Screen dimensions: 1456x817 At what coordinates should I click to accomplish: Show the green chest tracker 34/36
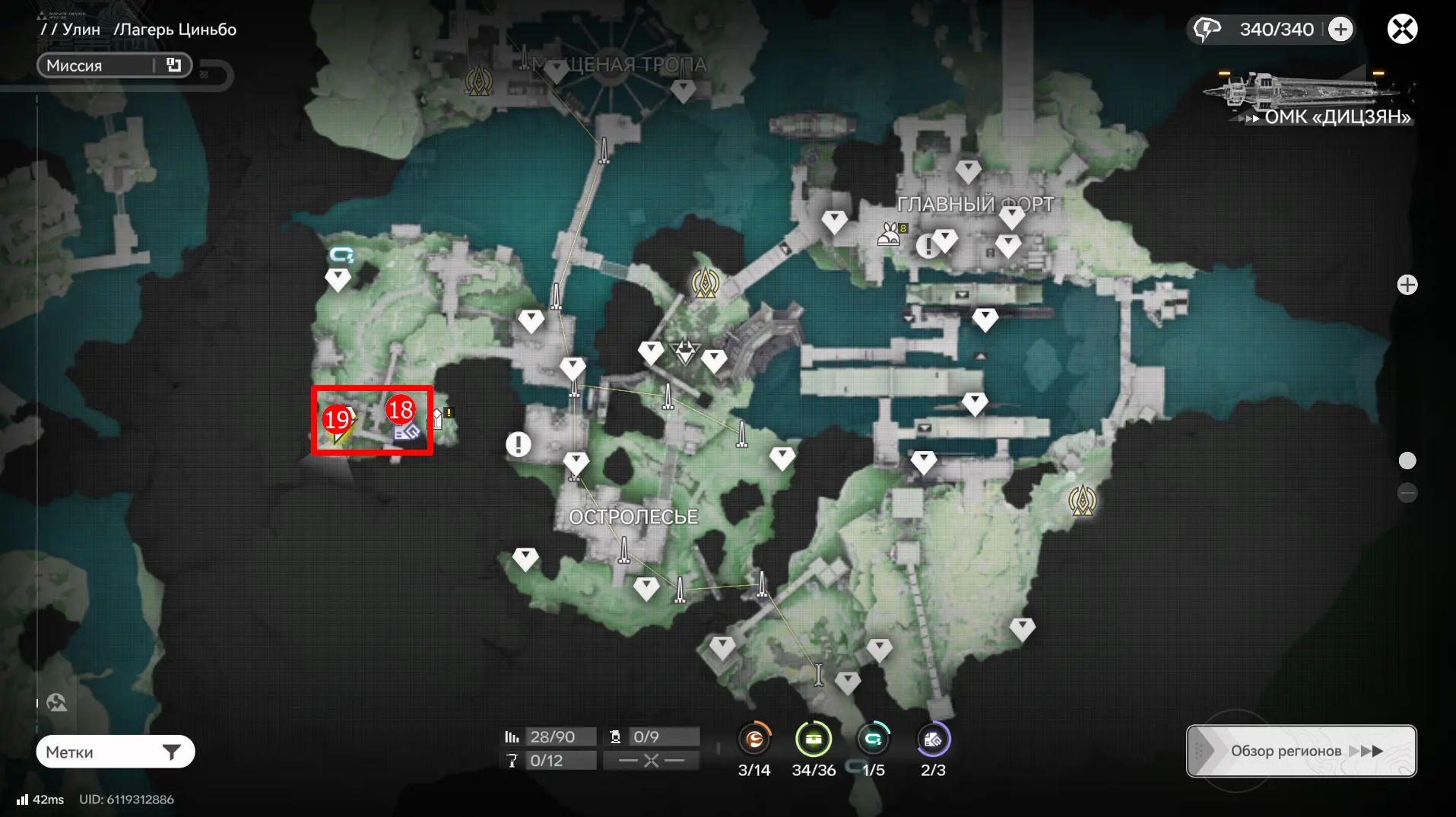(x=814, y=739)
